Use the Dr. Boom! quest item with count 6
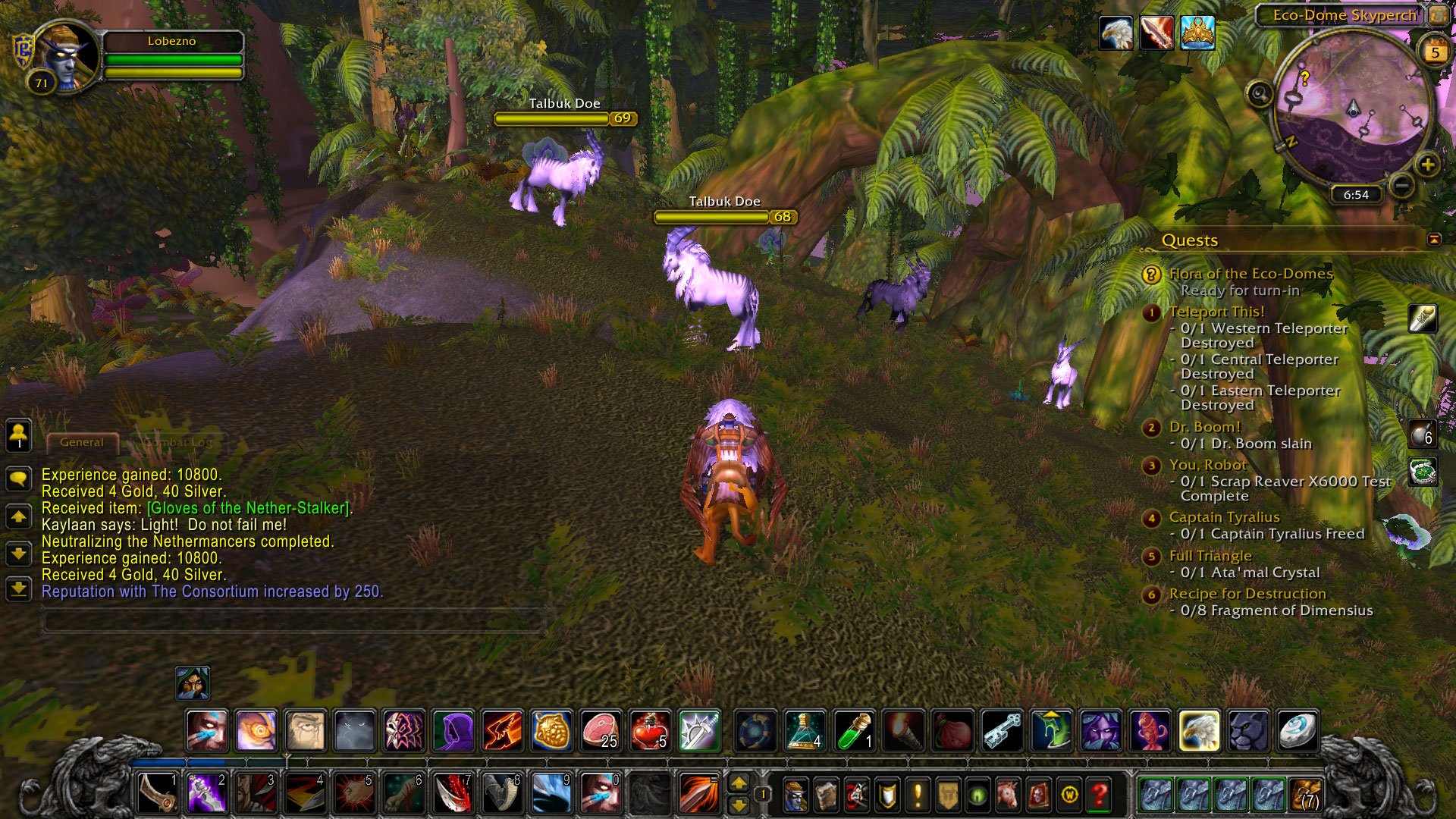Screen dimensions: 1456x819 (x=1423, y=434)
